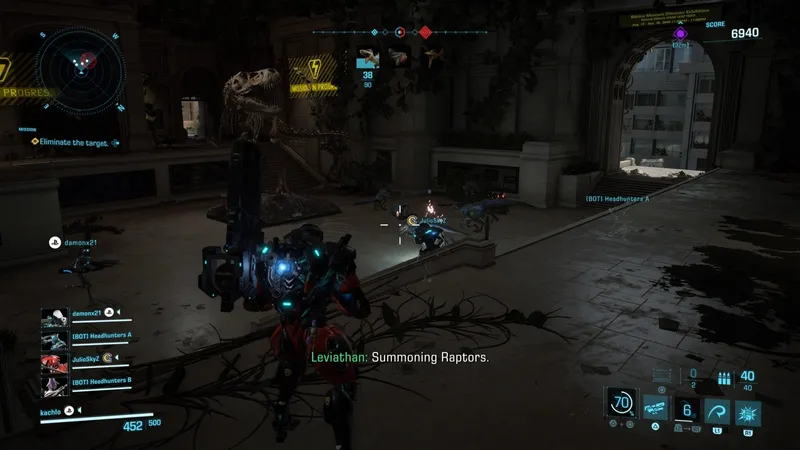The height and width of the screenshot is (450, 800).
Task: Trigger the curved arrow dash ability
Action: (716, 412)
